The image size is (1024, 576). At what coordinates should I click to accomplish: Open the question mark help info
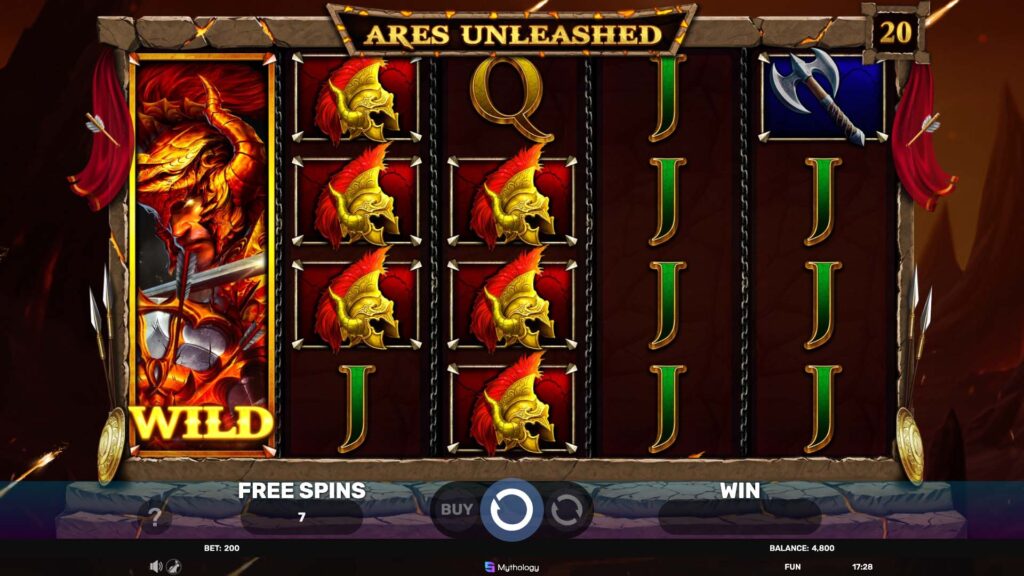154,518
